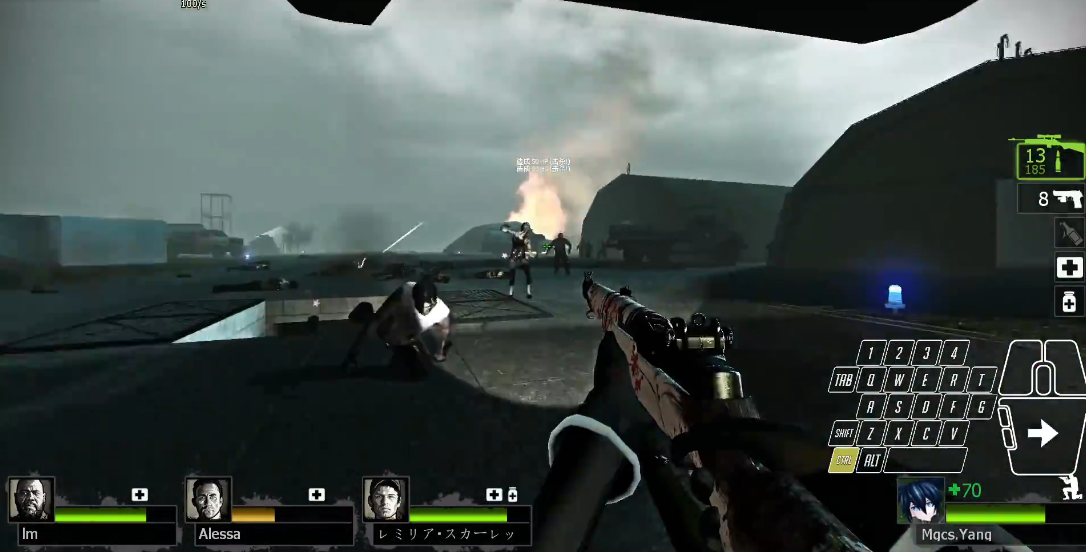The height and width of the screenshot is (552, 1086).
Task: Click the highlighted CTRL key on the overlay
Action: 842,460
